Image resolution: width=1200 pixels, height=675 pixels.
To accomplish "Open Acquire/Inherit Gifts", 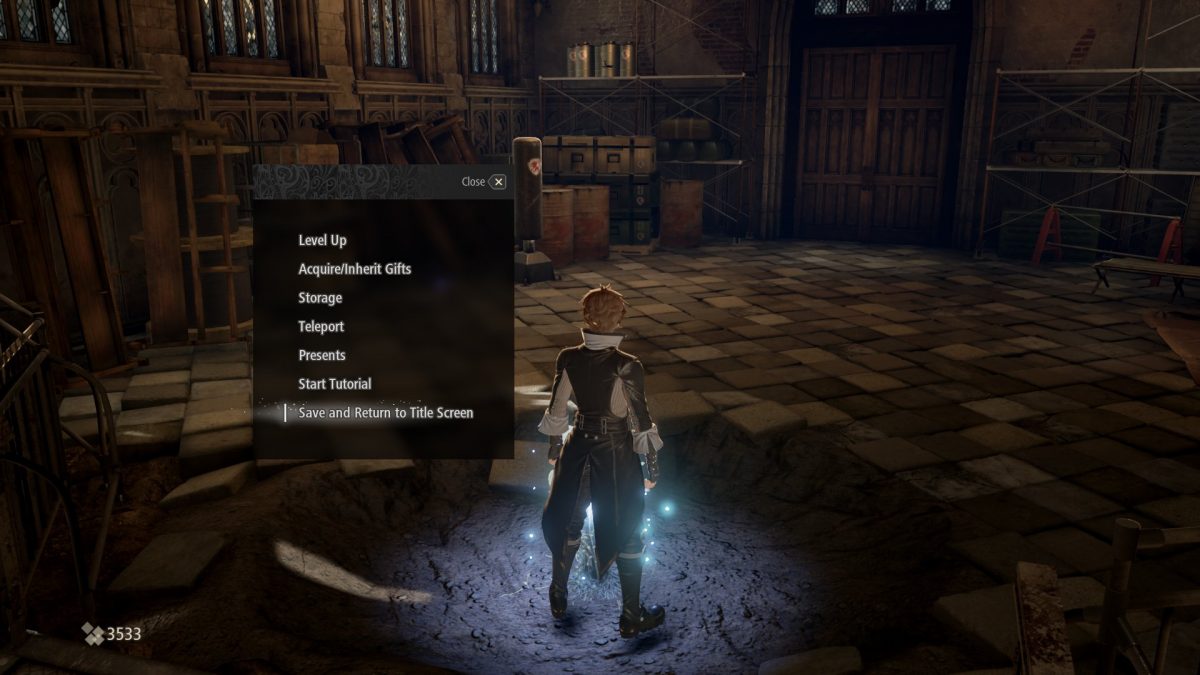I will tap(354, 269).
